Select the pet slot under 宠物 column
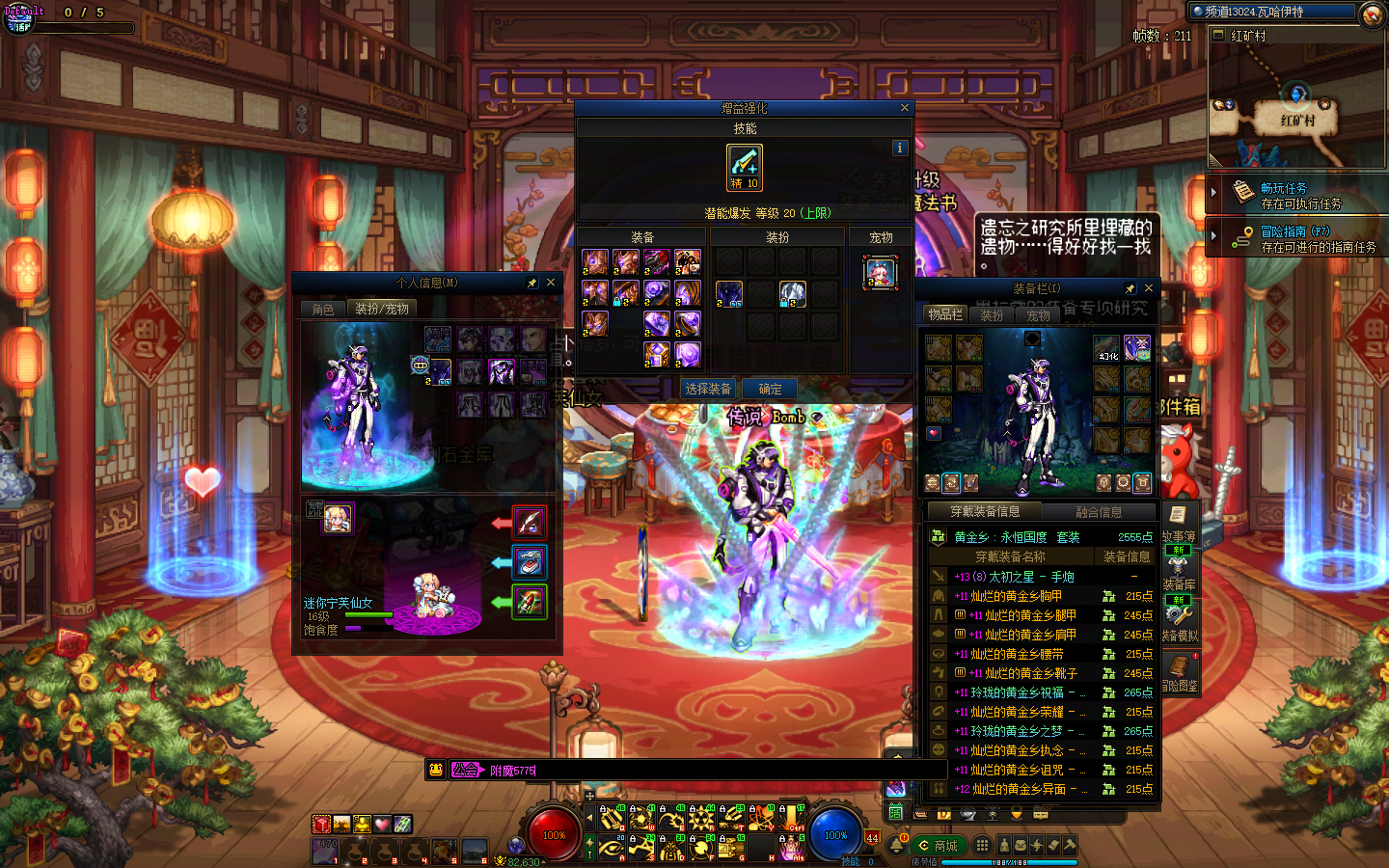 tap(880, 272)
